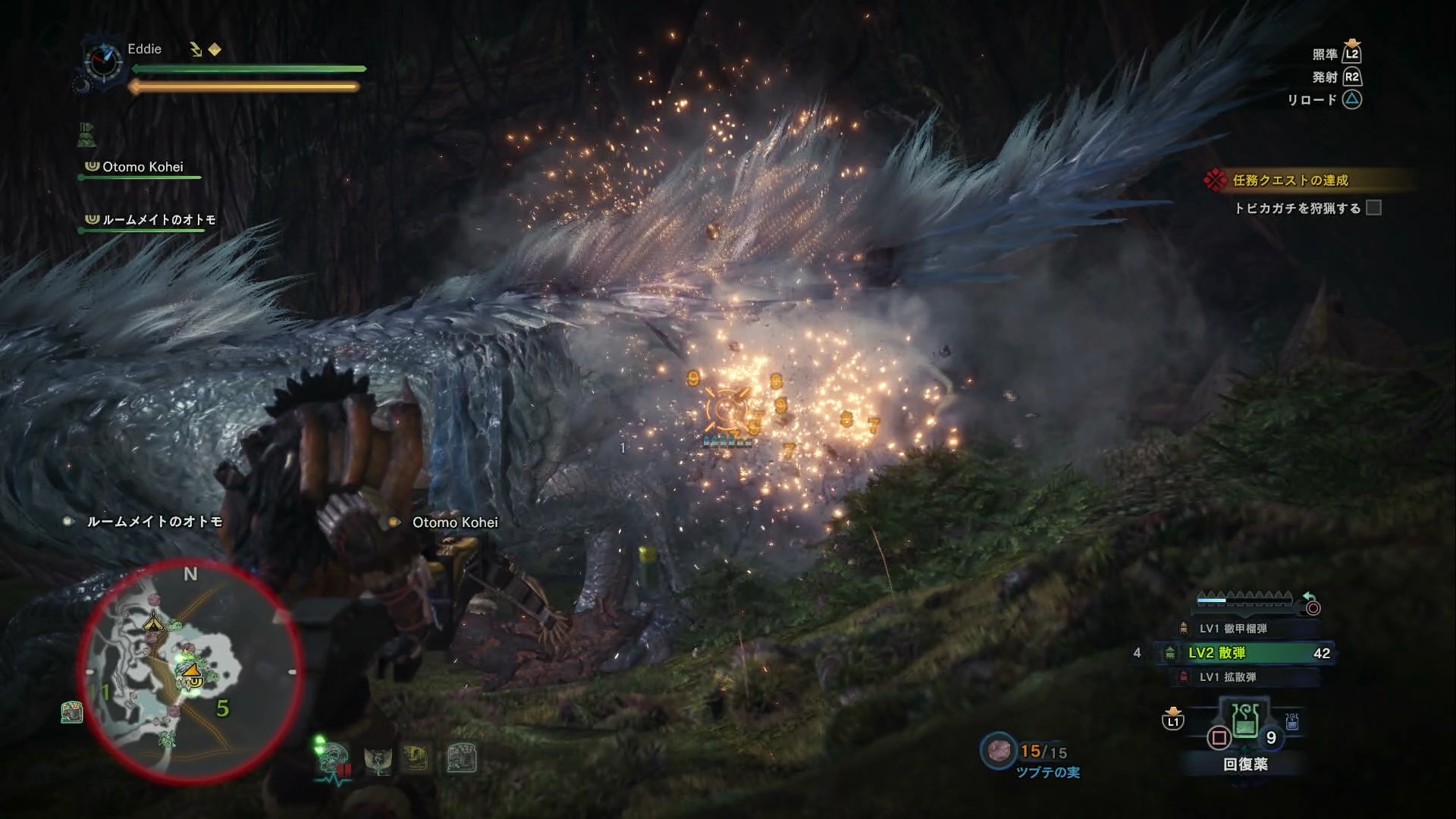Select the blue potion in item bar
The width and height of the screenshot is (1456, 819).
1292,722
